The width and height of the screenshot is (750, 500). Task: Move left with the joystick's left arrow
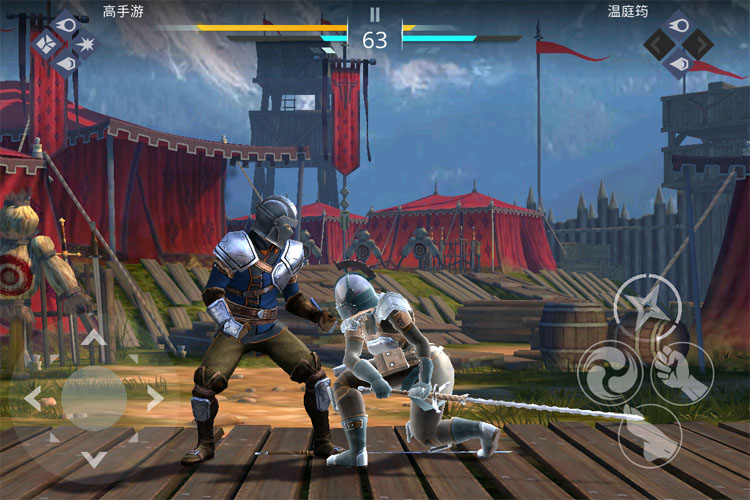coord(32,399)
